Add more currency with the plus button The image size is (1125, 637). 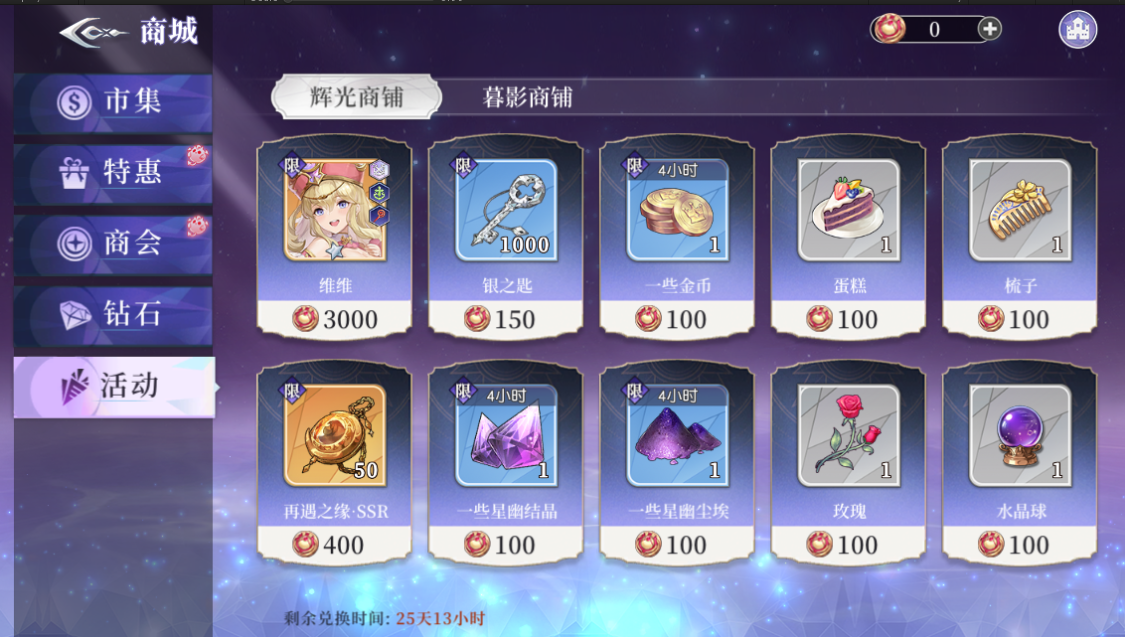989,29
